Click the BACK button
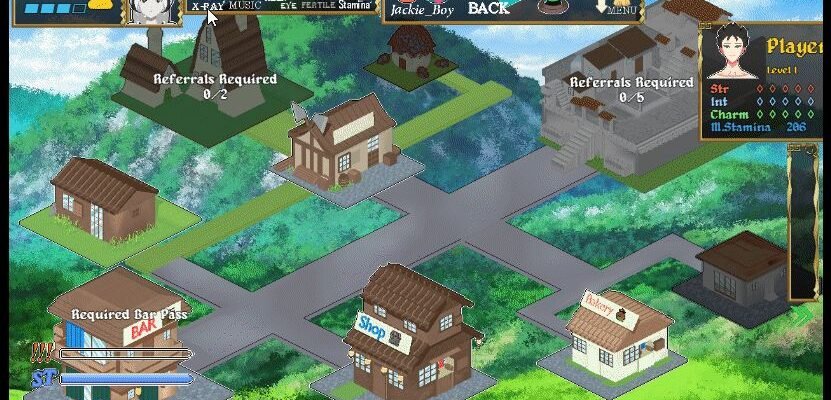831x400 pixels. point(488,8)
